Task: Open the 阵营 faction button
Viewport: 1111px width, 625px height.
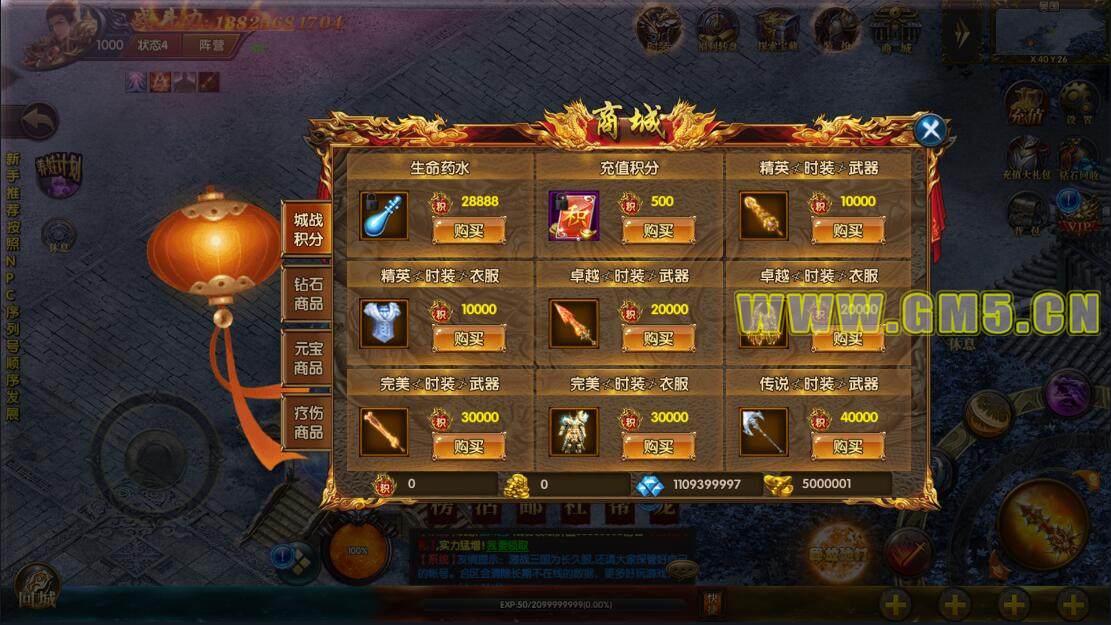Action: 211,45
